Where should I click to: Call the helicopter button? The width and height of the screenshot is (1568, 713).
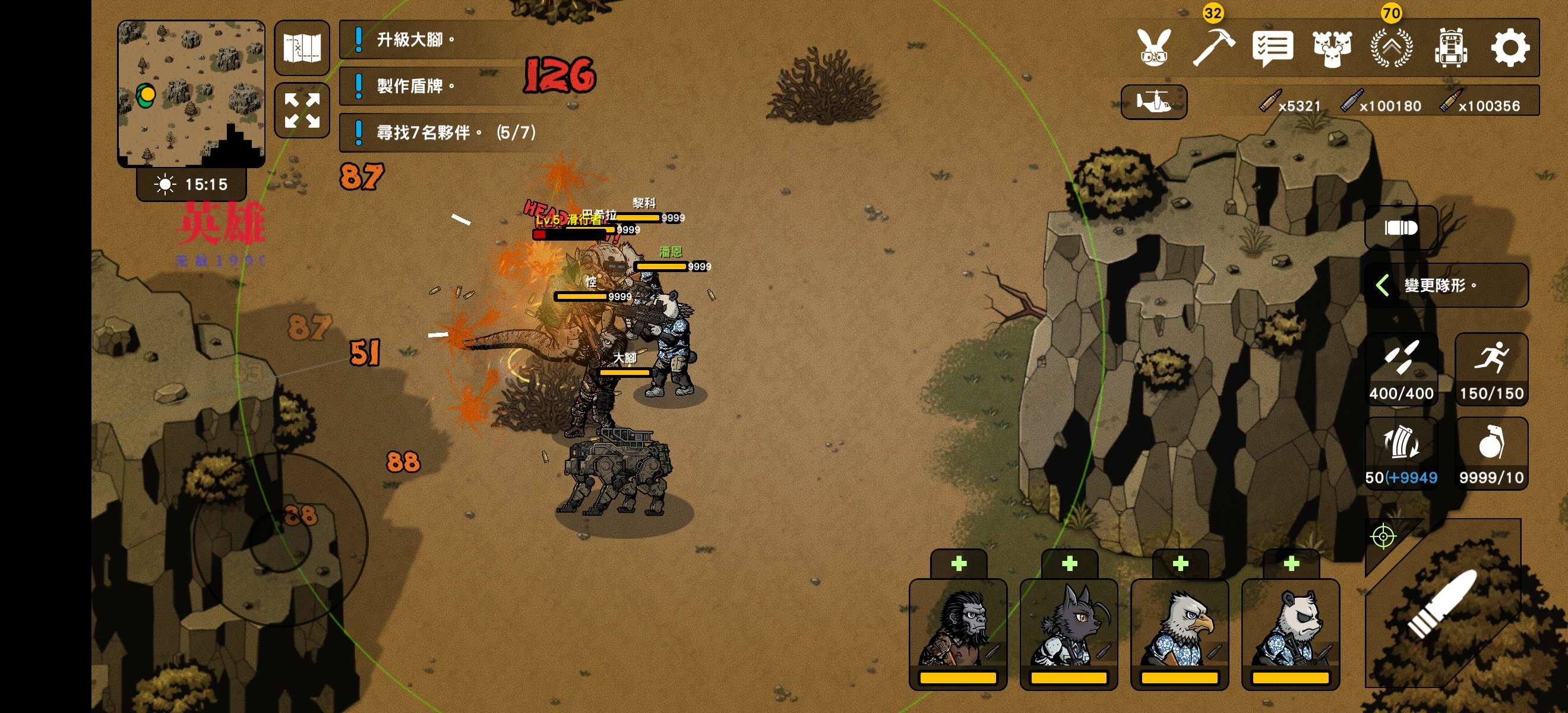[1153, 102]
